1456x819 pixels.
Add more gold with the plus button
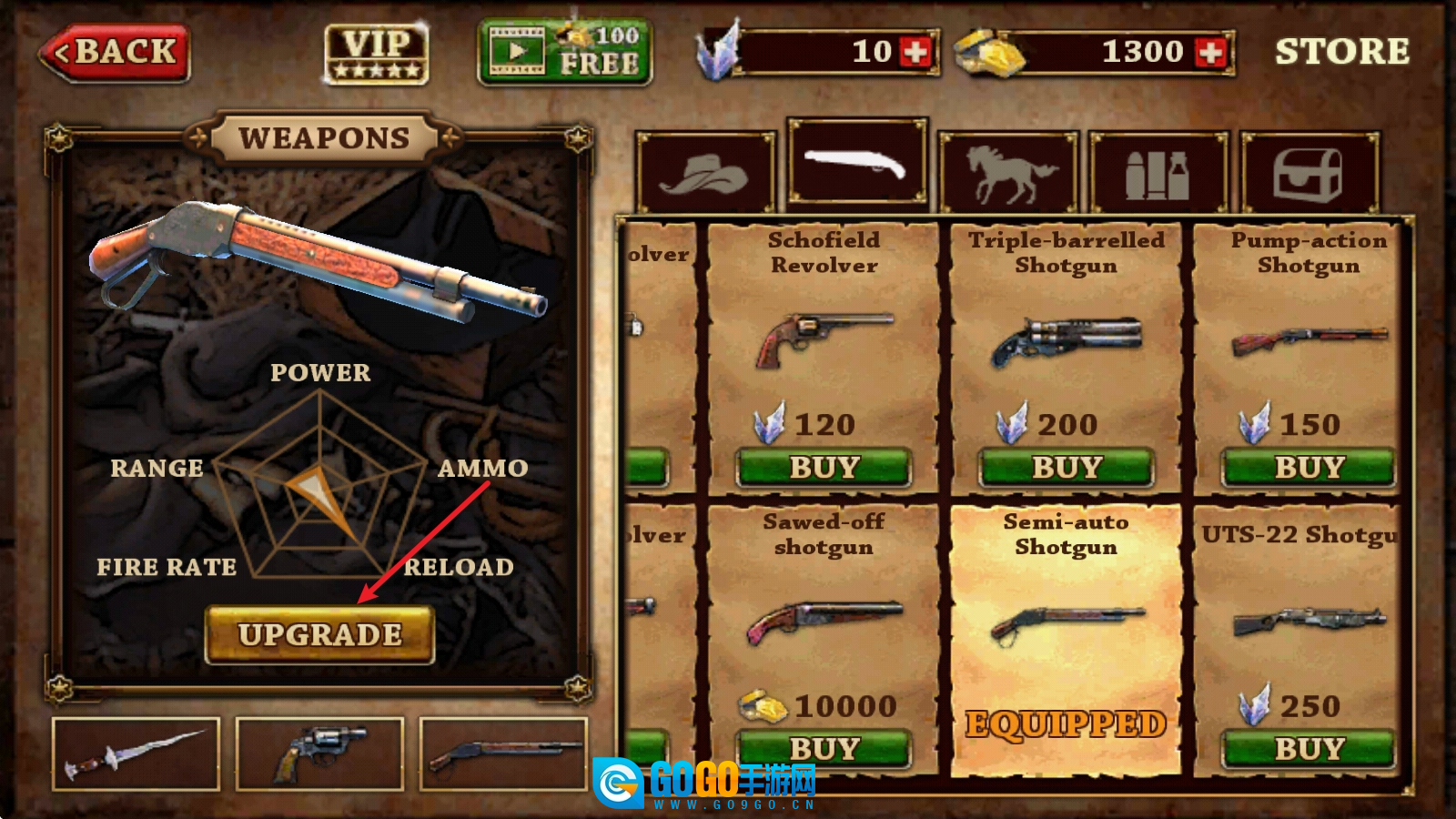coord(1211,52)
